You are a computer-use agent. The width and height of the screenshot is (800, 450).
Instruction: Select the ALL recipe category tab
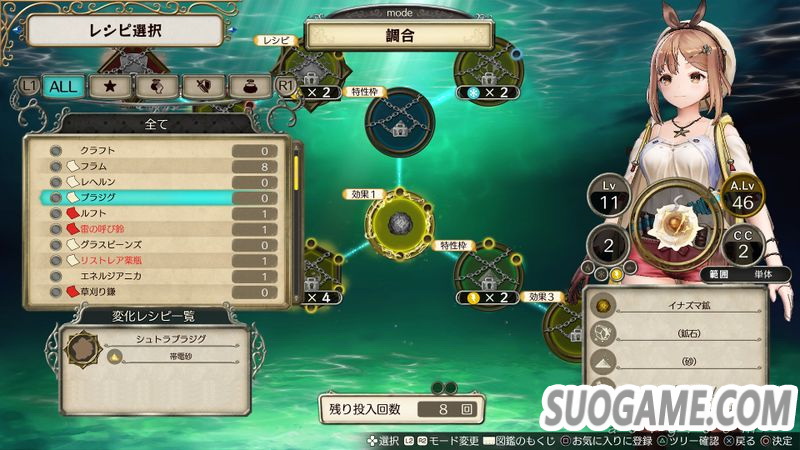coord(63,87)
